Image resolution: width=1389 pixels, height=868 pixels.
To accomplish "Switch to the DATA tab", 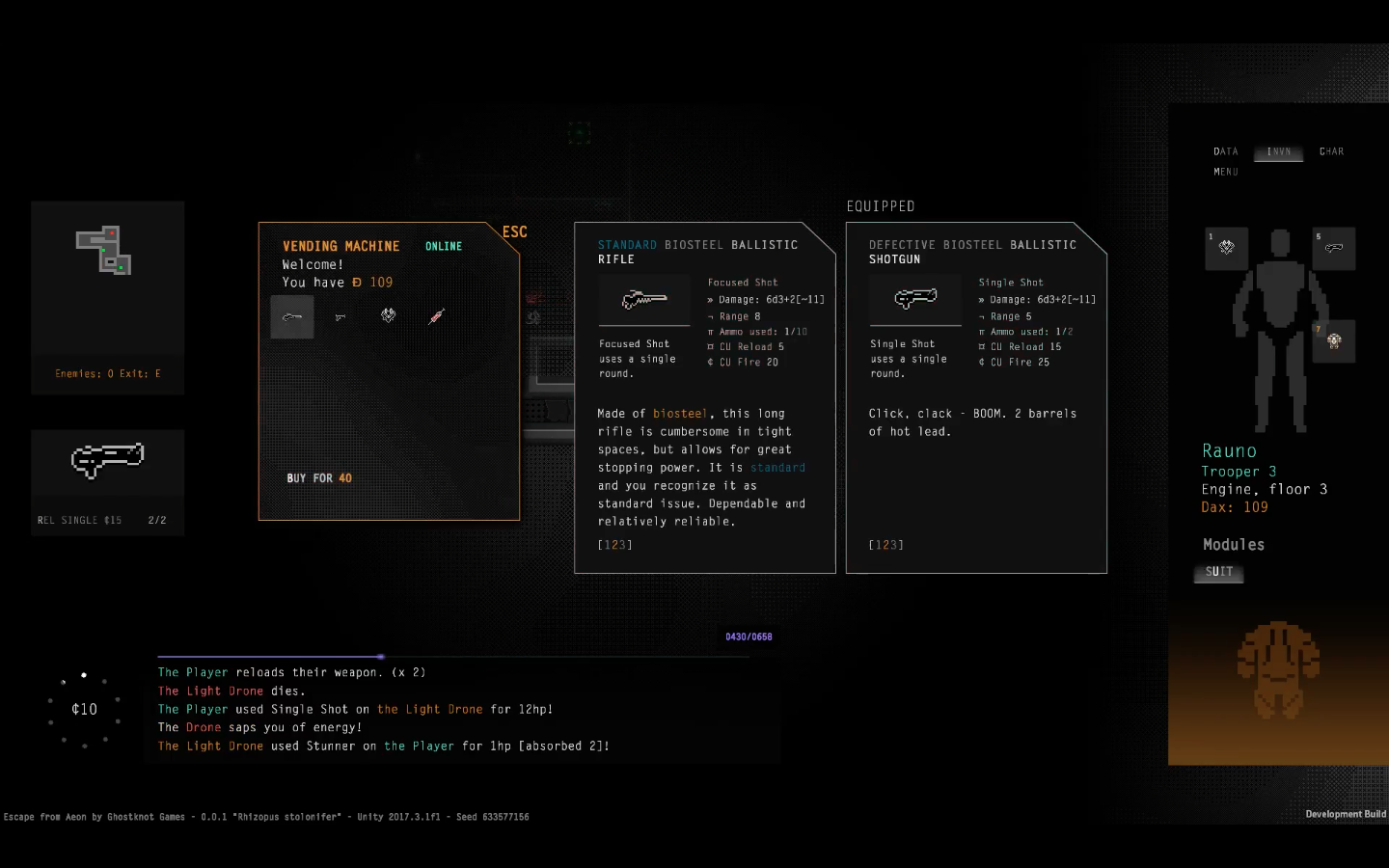I will [1225, 151].
